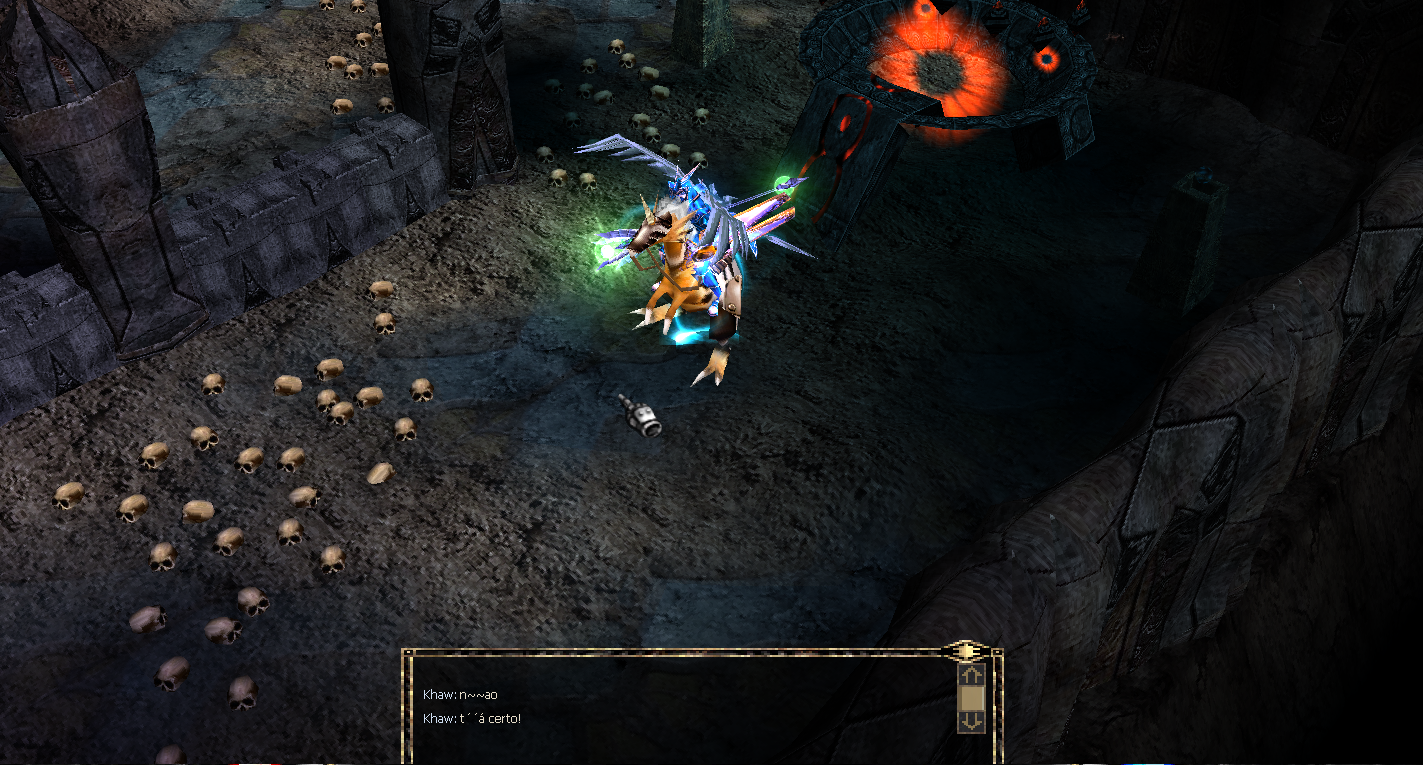Viewport: 1423px width, 765px height.
Task: Click the chat window resize handle
Action: [966, 651]
